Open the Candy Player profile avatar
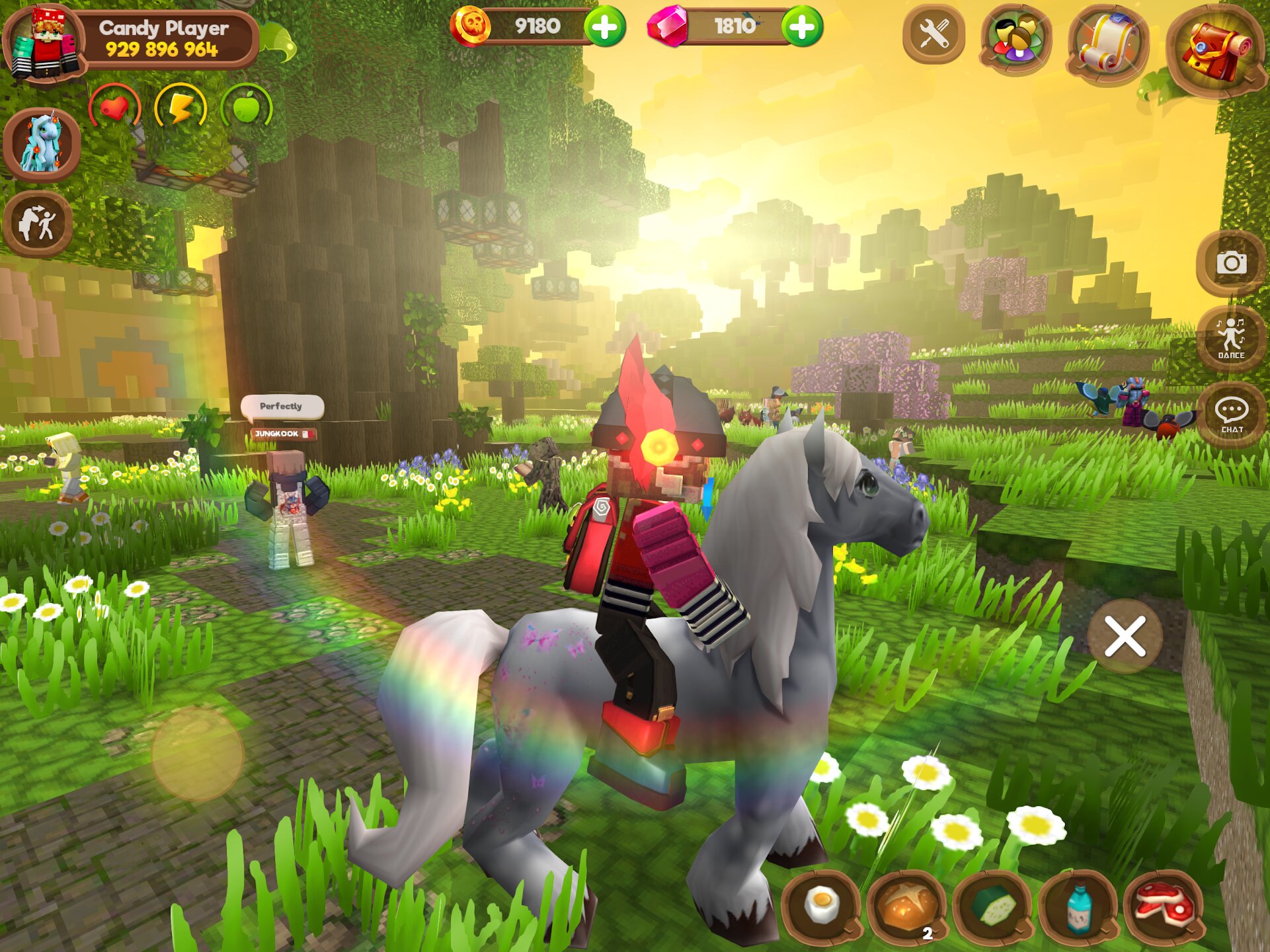1270x952 pixels. (x=44, y=43)
